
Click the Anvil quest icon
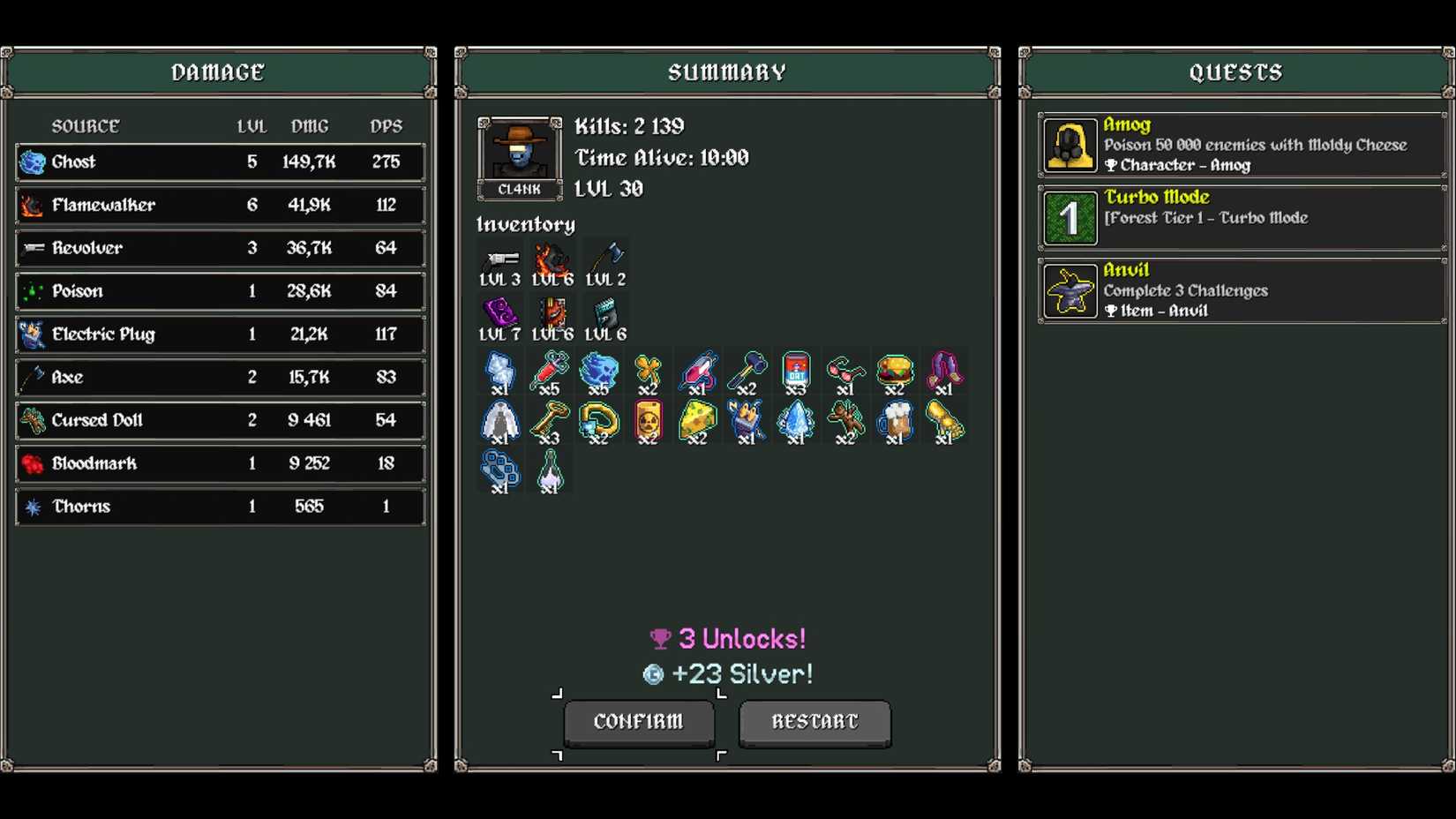click(1069, 291)
